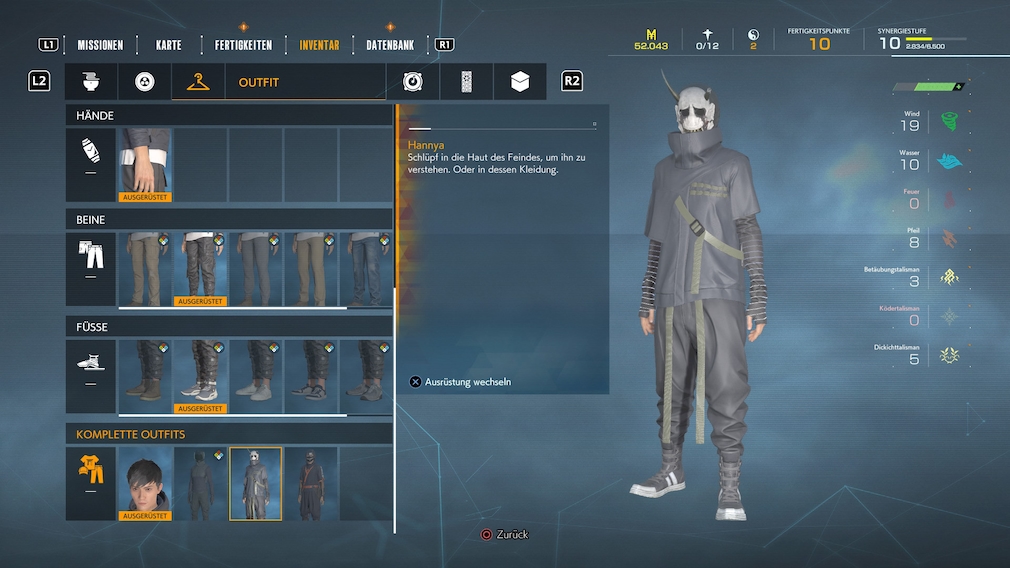Choose the equipped dark patterned pants
Image resolution: width=1010 pixels, height=568 pixels.
[200, 269]
